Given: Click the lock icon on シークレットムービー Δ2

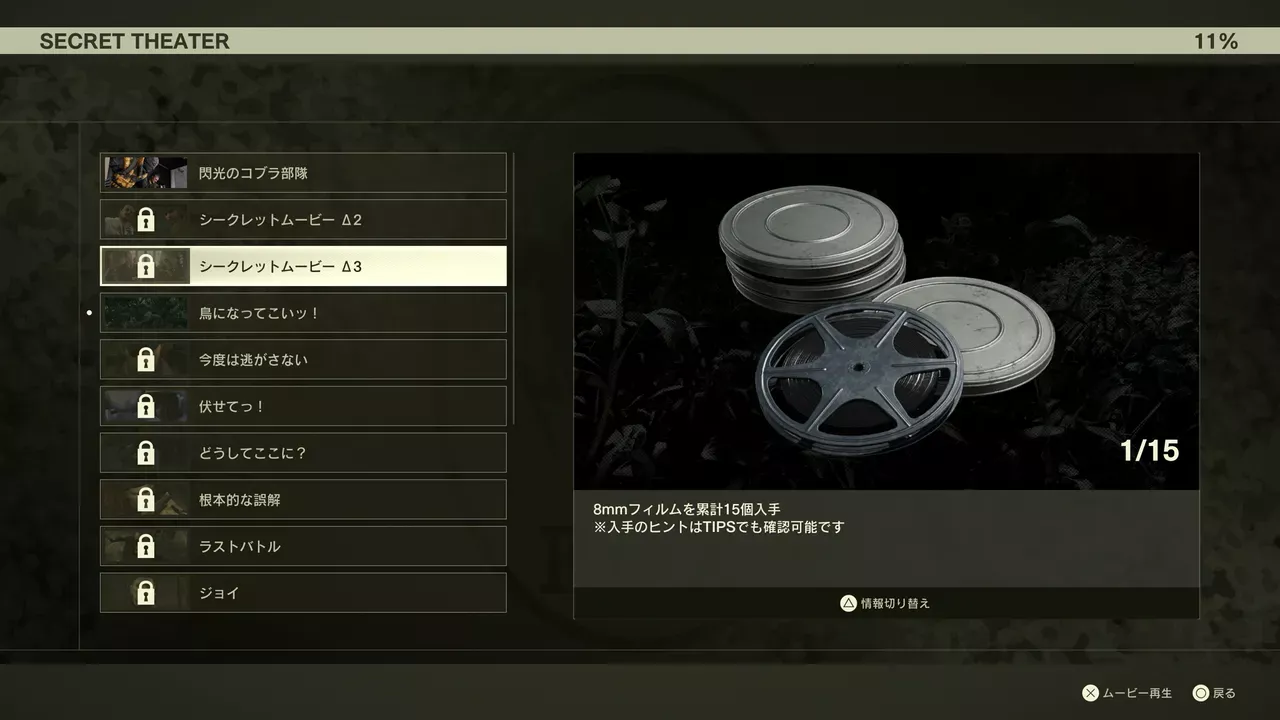Looking at the screenshot, I should (148, 219).
